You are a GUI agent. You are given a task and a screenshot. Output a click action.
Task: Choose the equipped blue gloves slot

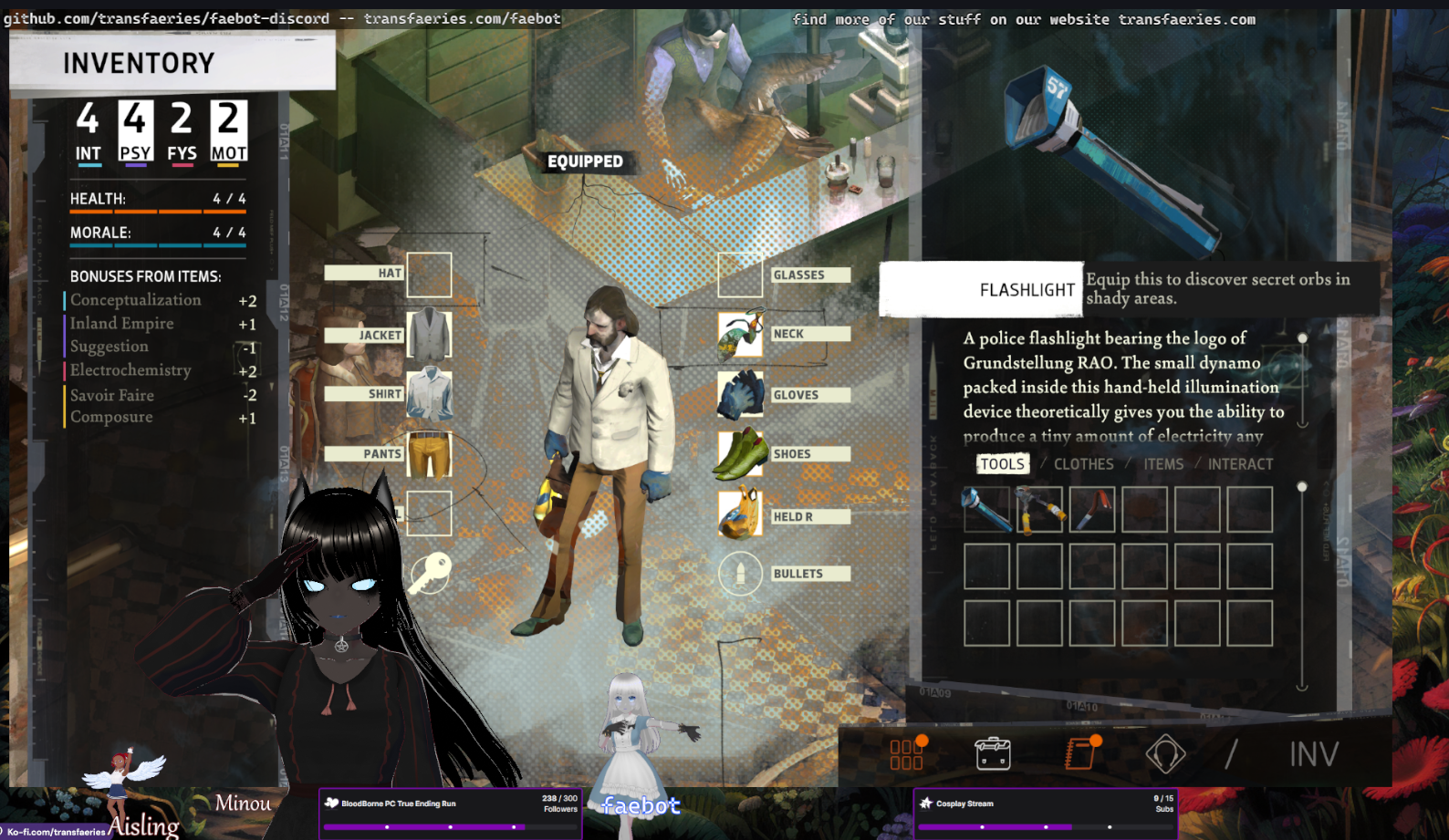[x=740, y=394]
